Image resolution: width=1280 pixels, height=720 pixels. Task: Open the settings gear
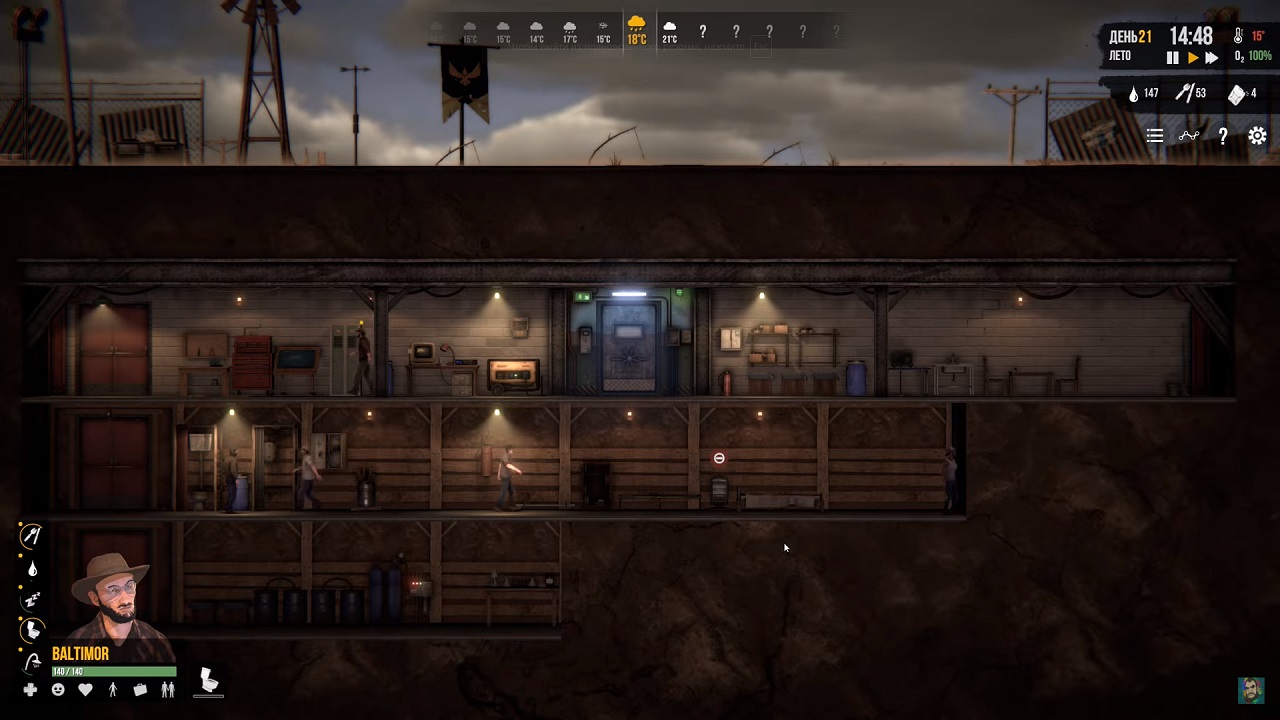[1257, 136]
